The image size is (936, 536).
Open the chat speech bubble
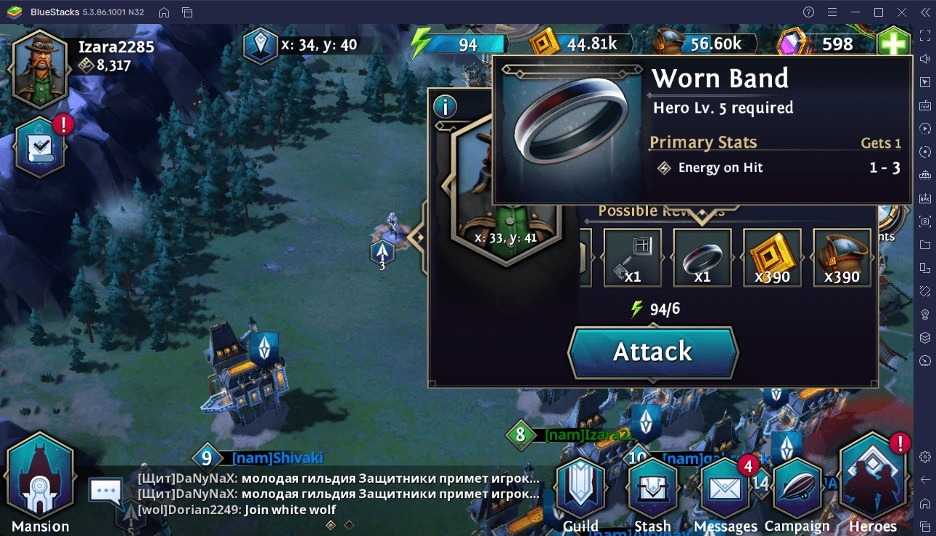click(x=105, y=491)
